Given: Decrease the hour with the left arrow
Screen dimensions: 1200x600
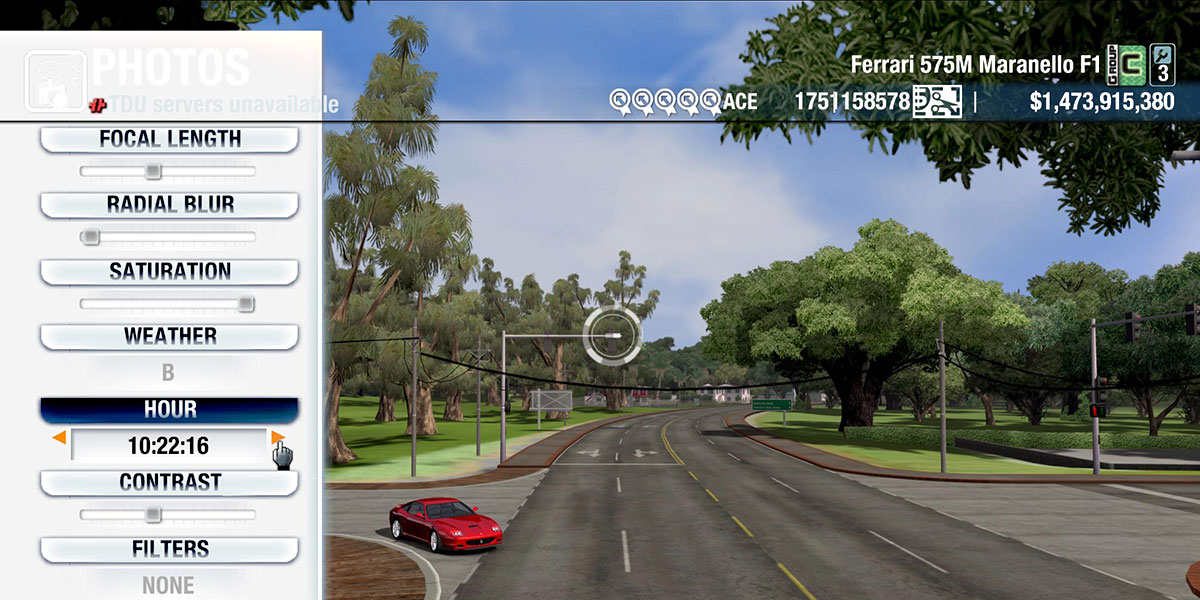Looking at the screenshot, I should [x=60, y=438].
